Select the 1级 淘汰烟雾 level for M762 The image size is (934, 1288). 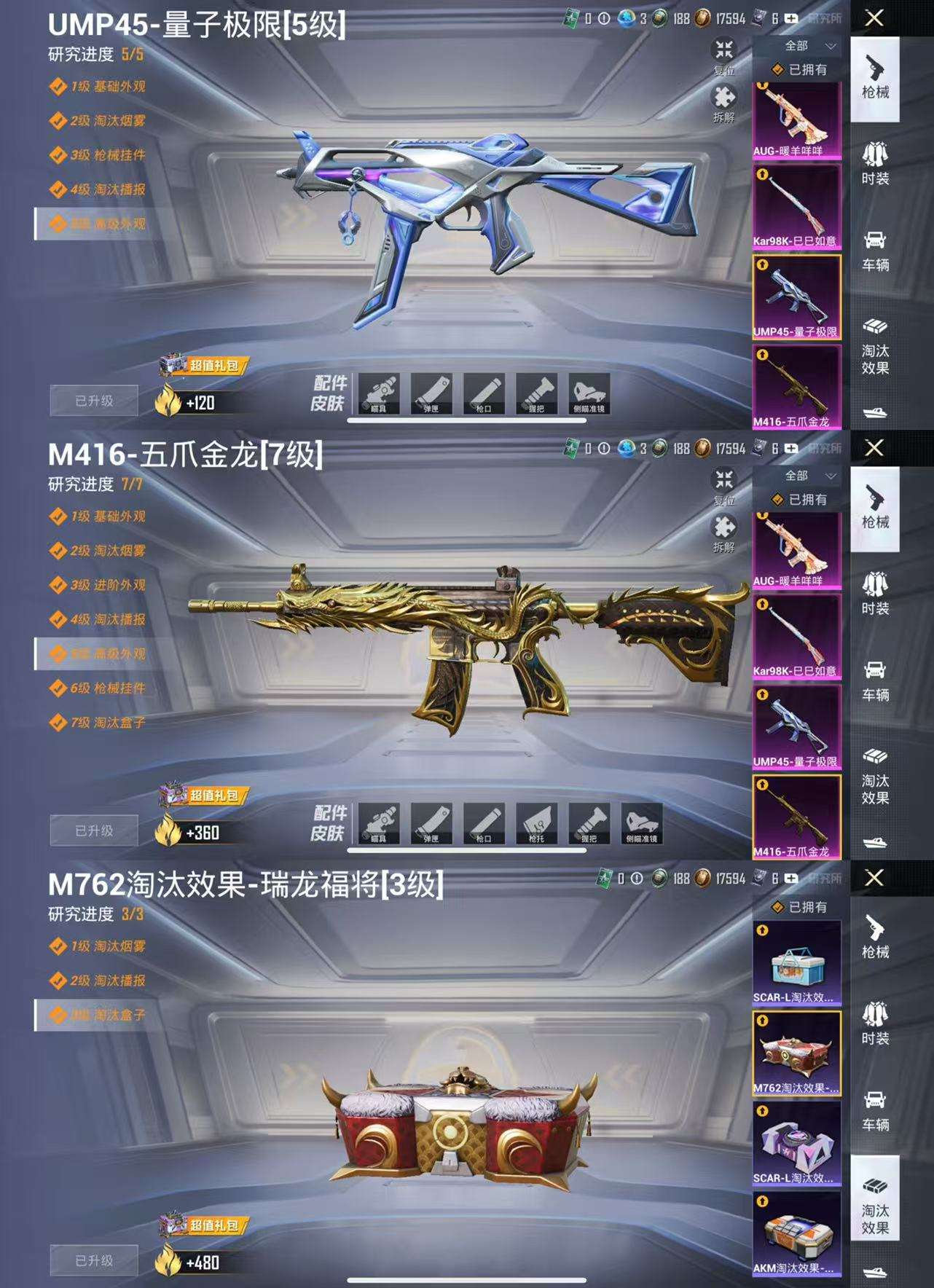[107, 946]
